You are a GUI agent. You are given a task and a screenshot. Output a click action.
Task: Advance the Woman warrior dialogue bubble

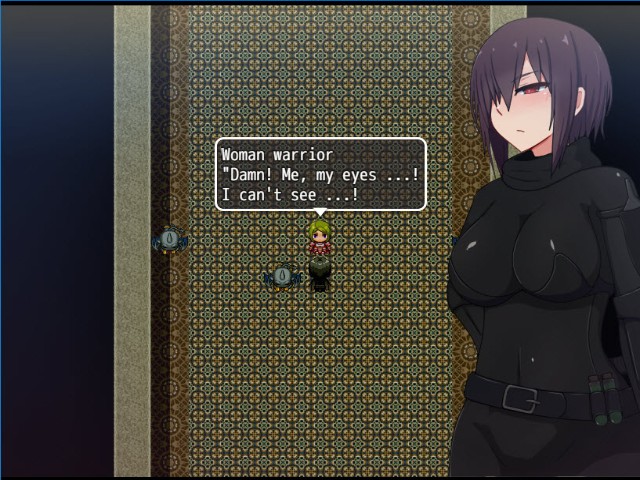pos(320,174)
